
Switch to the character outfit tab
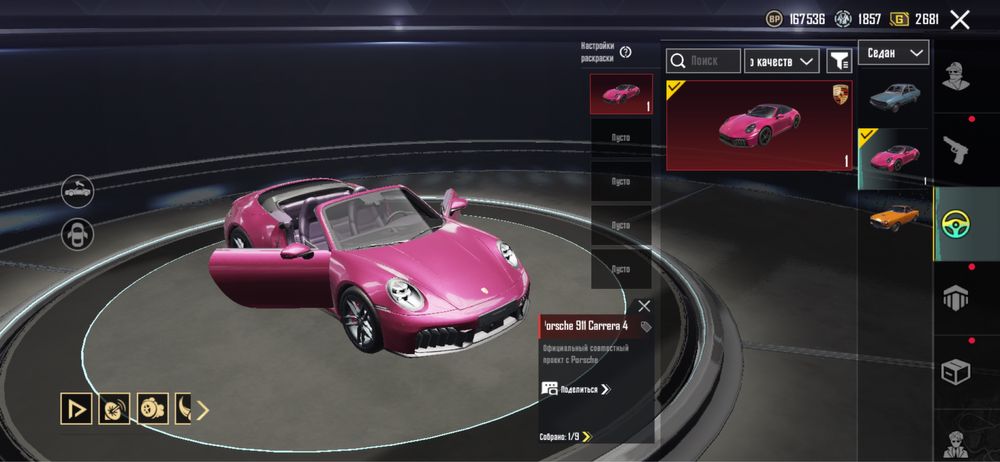point(954,75)
